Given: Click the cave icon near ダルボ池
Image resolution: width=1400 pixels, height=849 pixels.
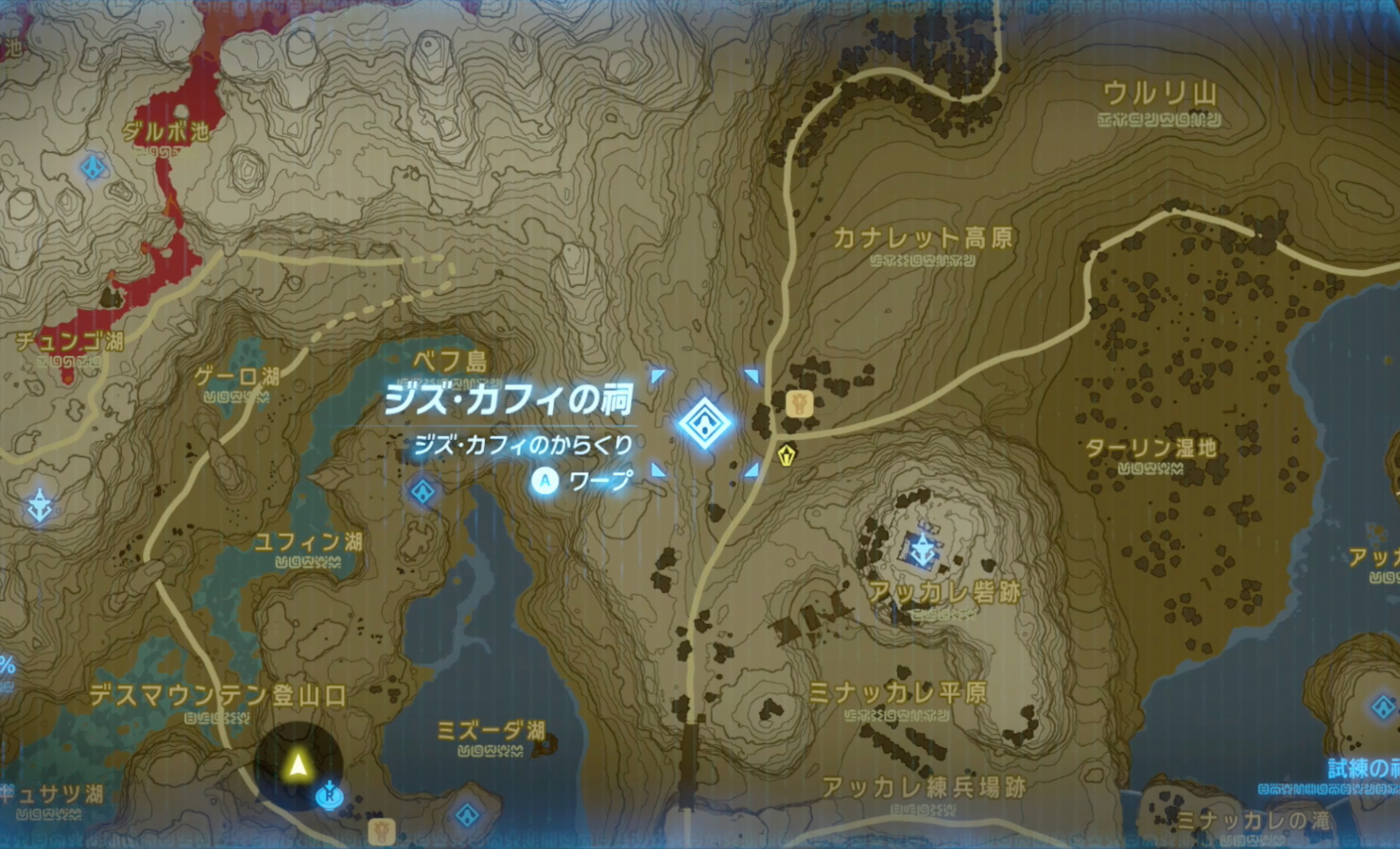Looking at the screenshot, I should [x=92, y=168].
